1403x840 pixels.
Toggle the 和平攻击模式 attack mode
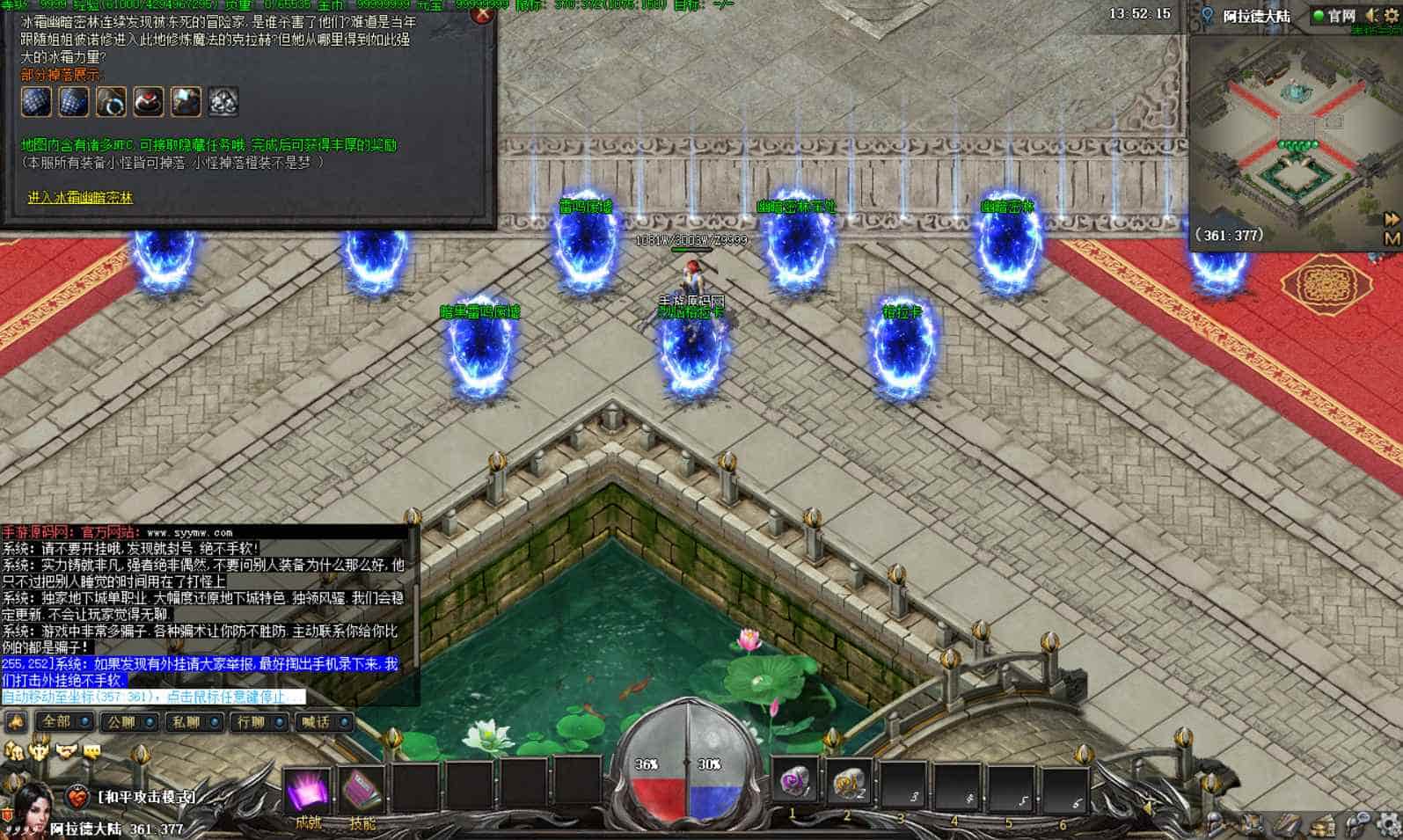coord(146,797)
